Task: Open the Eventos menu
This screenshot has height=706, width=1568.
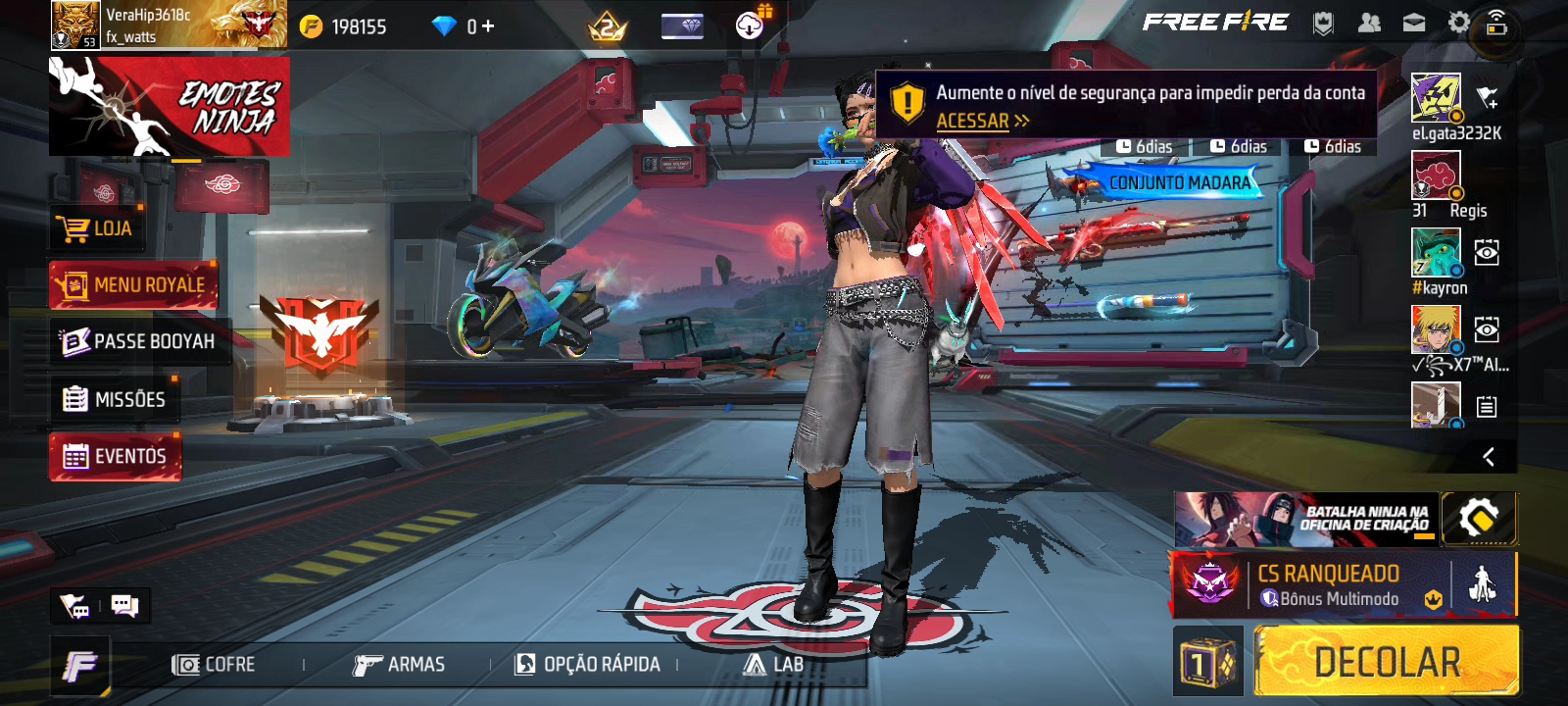Action: coord(116,457)
